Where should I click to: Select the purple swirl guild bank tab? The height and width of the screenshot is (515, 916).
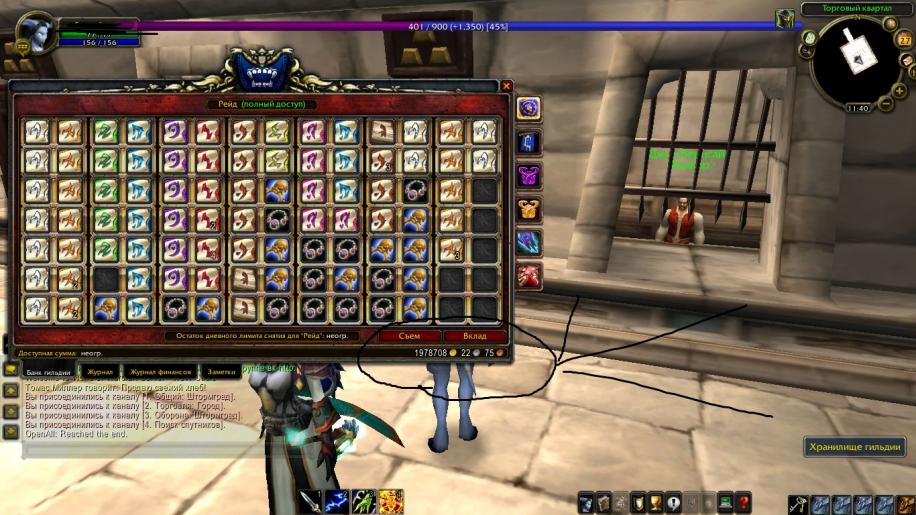tap(529, 108)
